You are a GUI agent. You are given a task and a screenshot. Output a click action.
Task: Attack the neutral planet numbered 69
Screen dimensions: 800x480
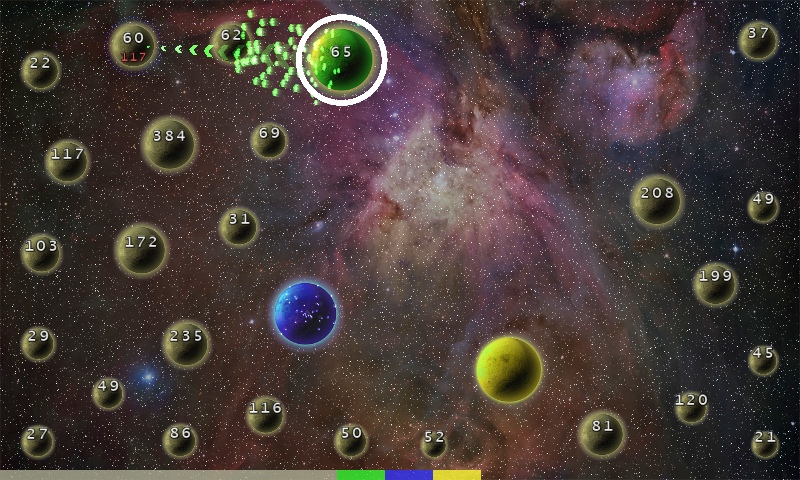(x=269, y=140)
